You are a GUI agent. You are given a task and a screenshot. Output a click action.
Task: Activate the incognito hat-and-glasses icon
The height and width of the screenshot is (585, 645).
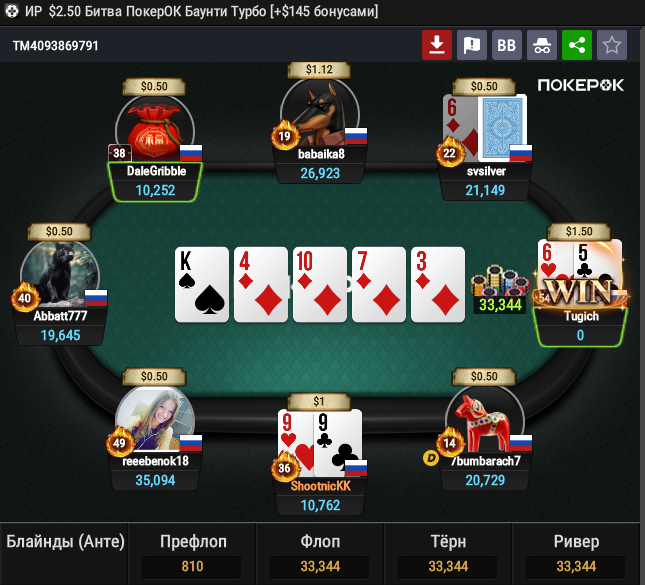tap(541, 45)
